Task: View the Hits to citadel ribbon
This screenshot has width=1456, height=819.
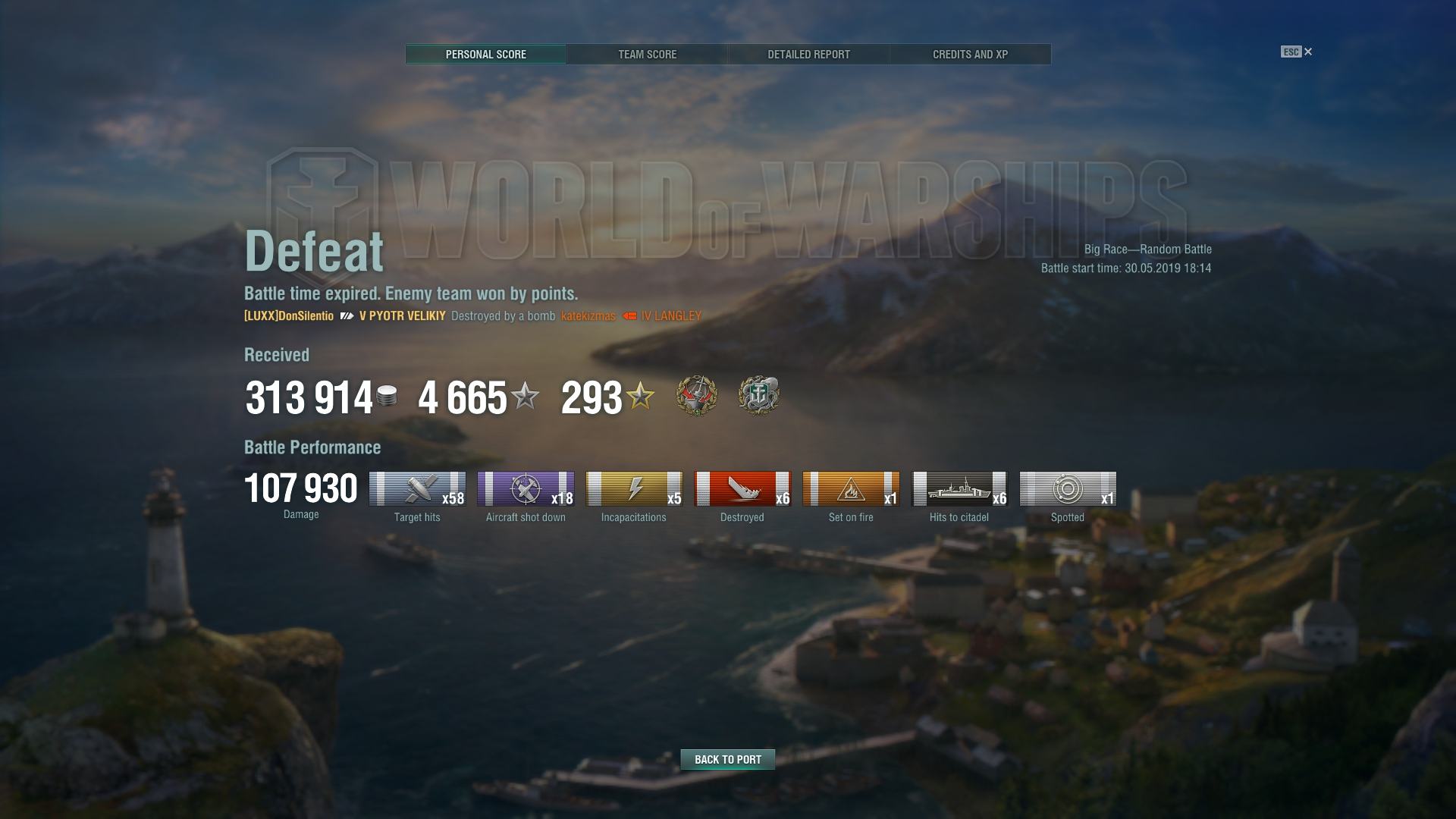Action: (x=959, y=489)
